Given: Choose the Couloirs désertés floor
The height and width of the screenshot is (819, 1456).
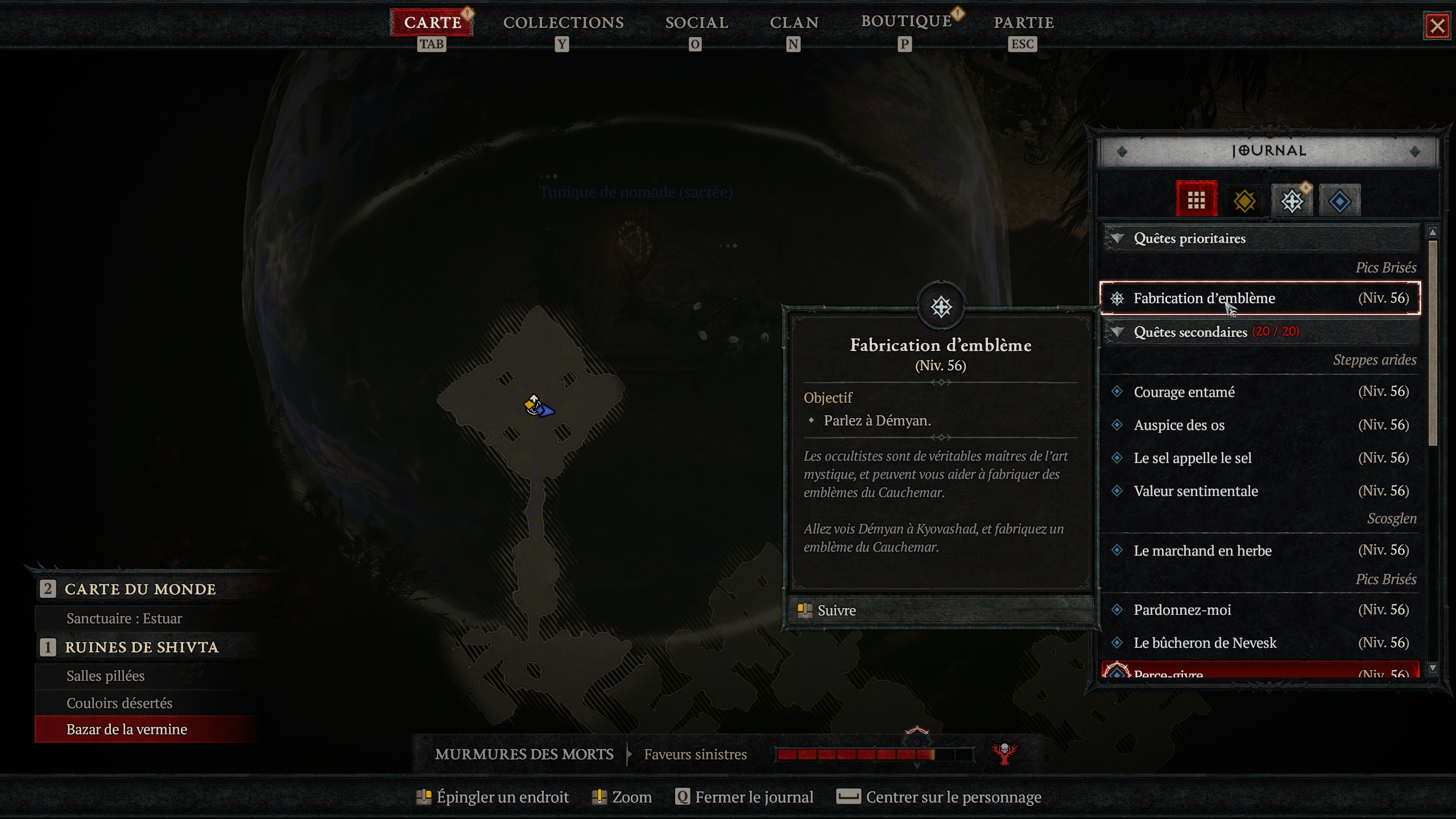Looking at the screenshot, I should point(119,703).
